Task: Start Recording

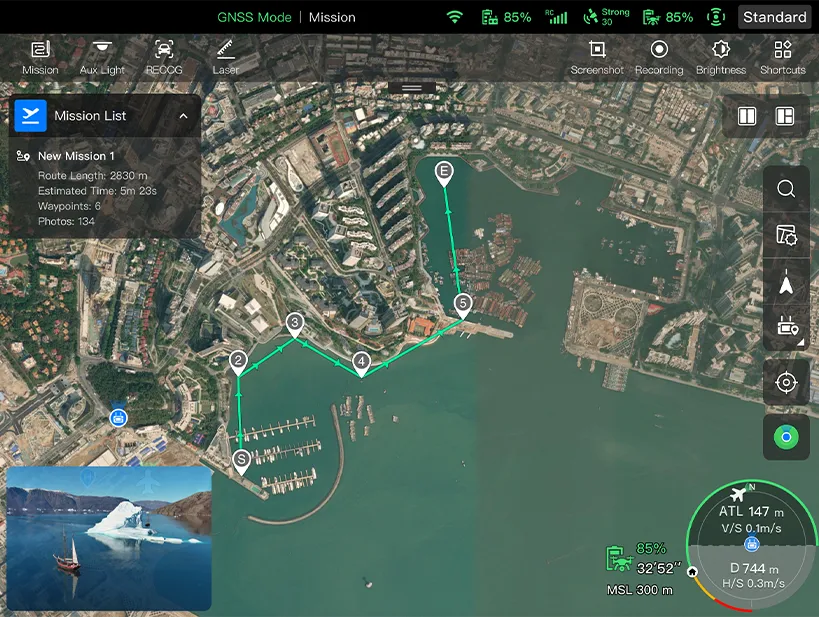Action: click(659, 57)
